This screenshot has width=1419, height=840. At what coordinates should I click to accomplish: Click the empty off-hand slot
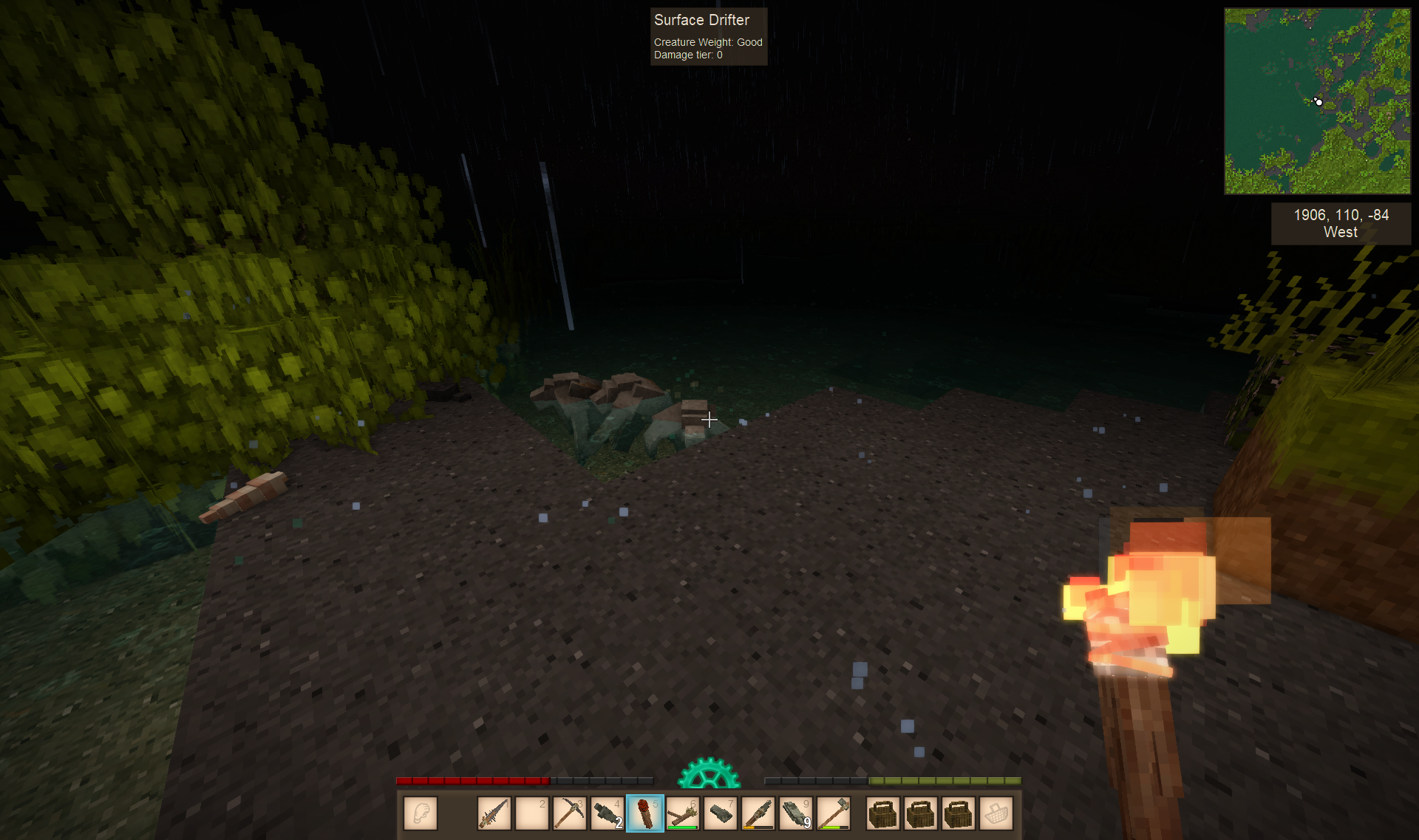pyautogui.click(x=421, y=813)
